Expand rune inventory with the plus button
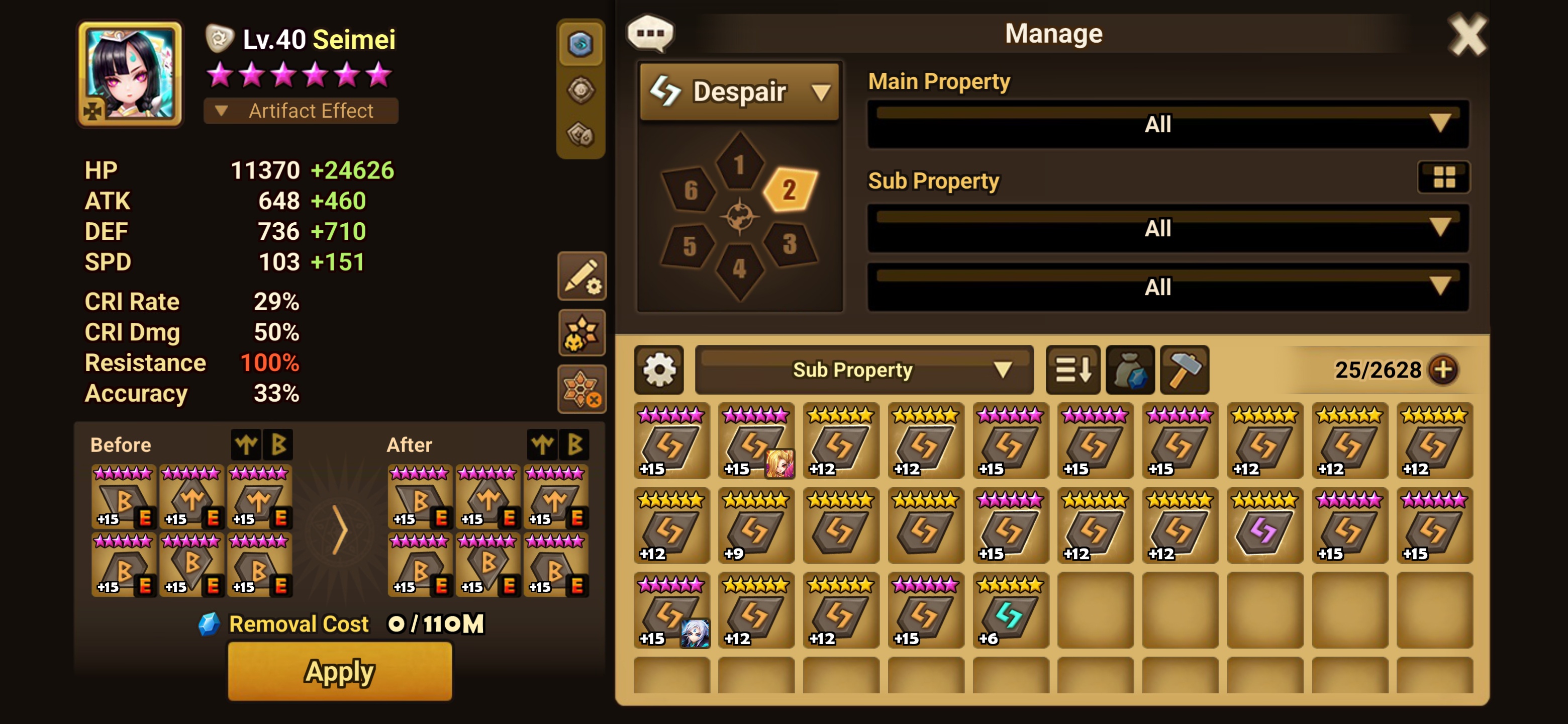1568x724 pixels. point(1443,370)
